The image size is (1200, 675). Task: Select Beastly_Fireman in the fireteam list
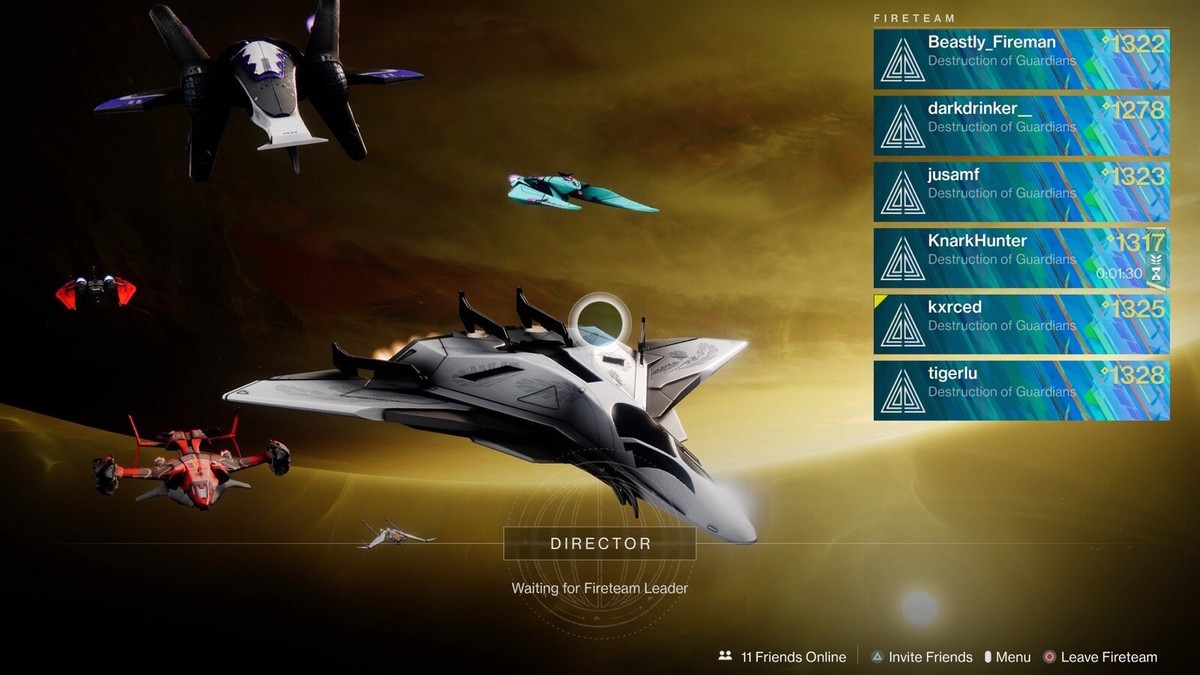click(x=1020, y=59)
